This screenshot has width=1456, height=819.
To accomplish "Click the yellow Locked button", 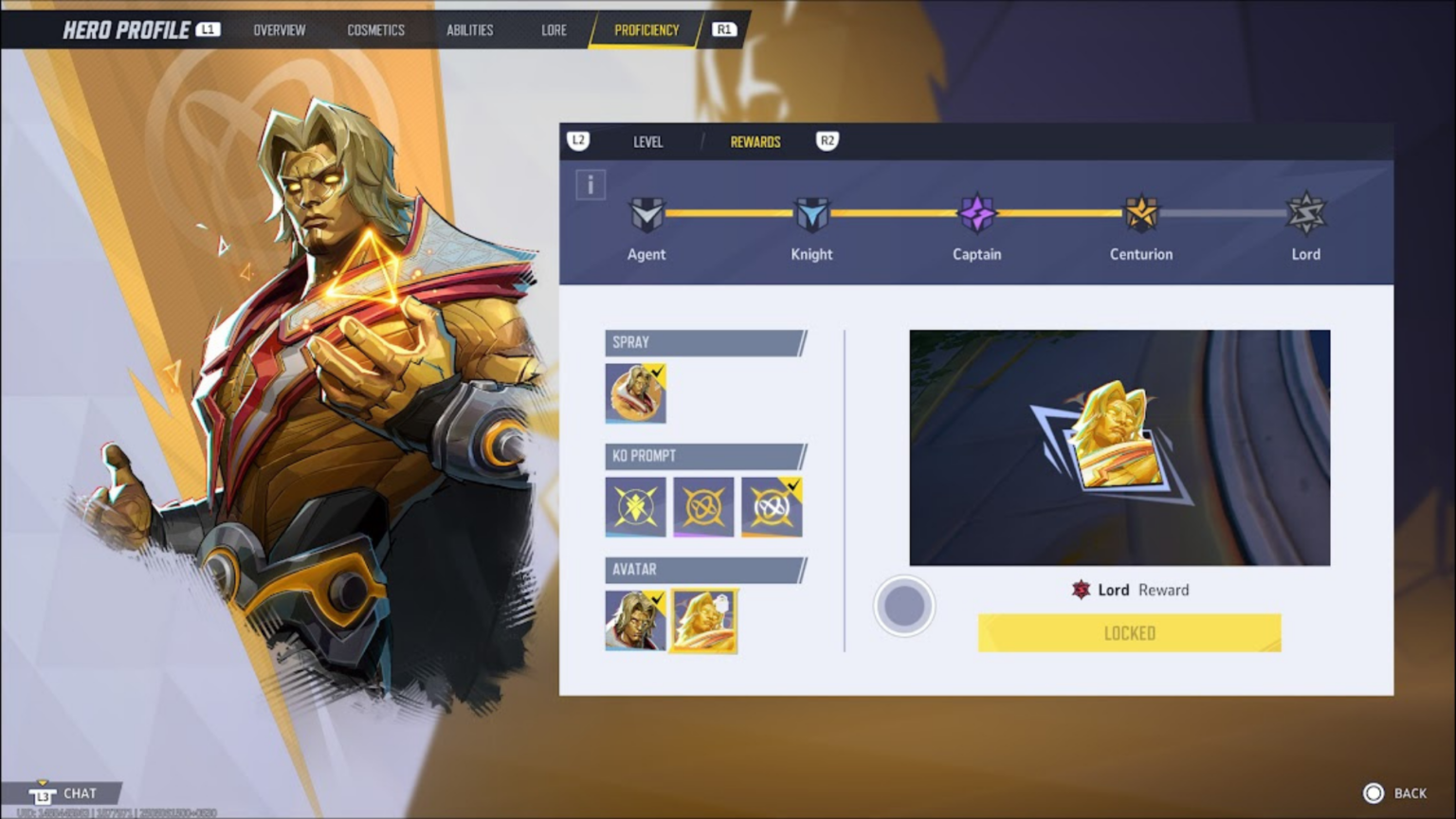I will coord(1129,633).
